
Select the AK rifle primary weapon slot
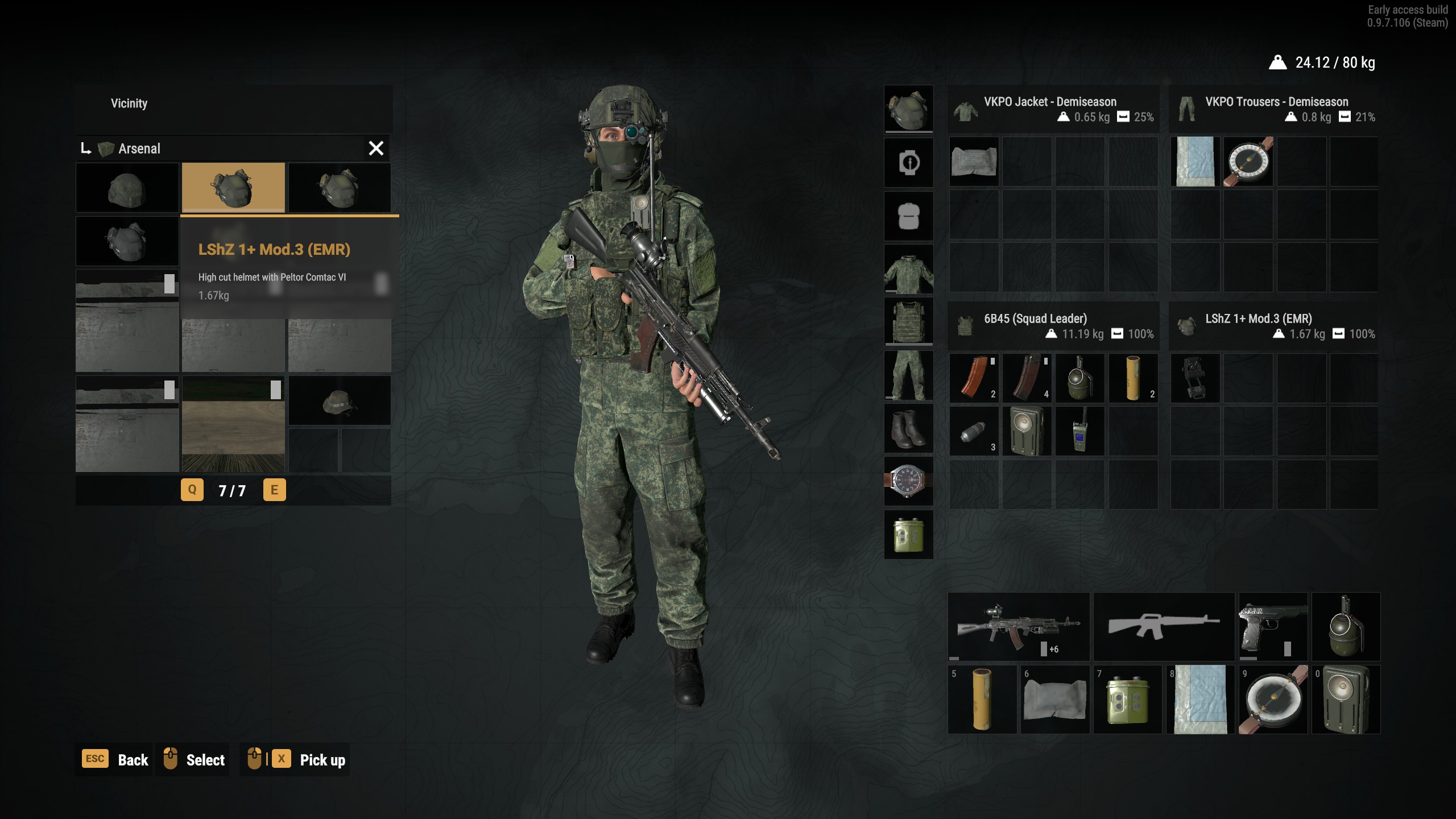(1019, 626)
